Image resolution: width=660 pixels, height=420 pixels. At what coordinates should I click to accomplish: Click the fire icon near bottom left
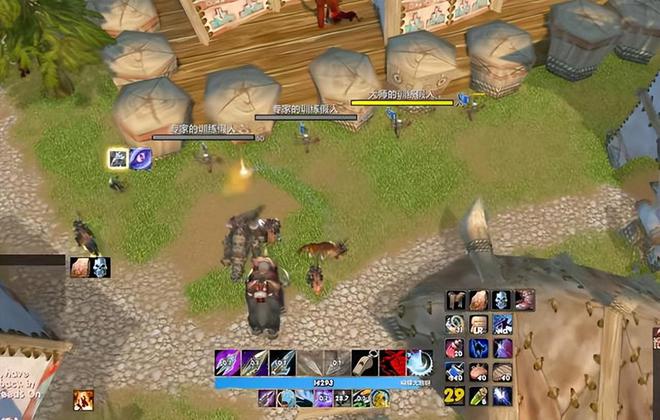point(83,400)
